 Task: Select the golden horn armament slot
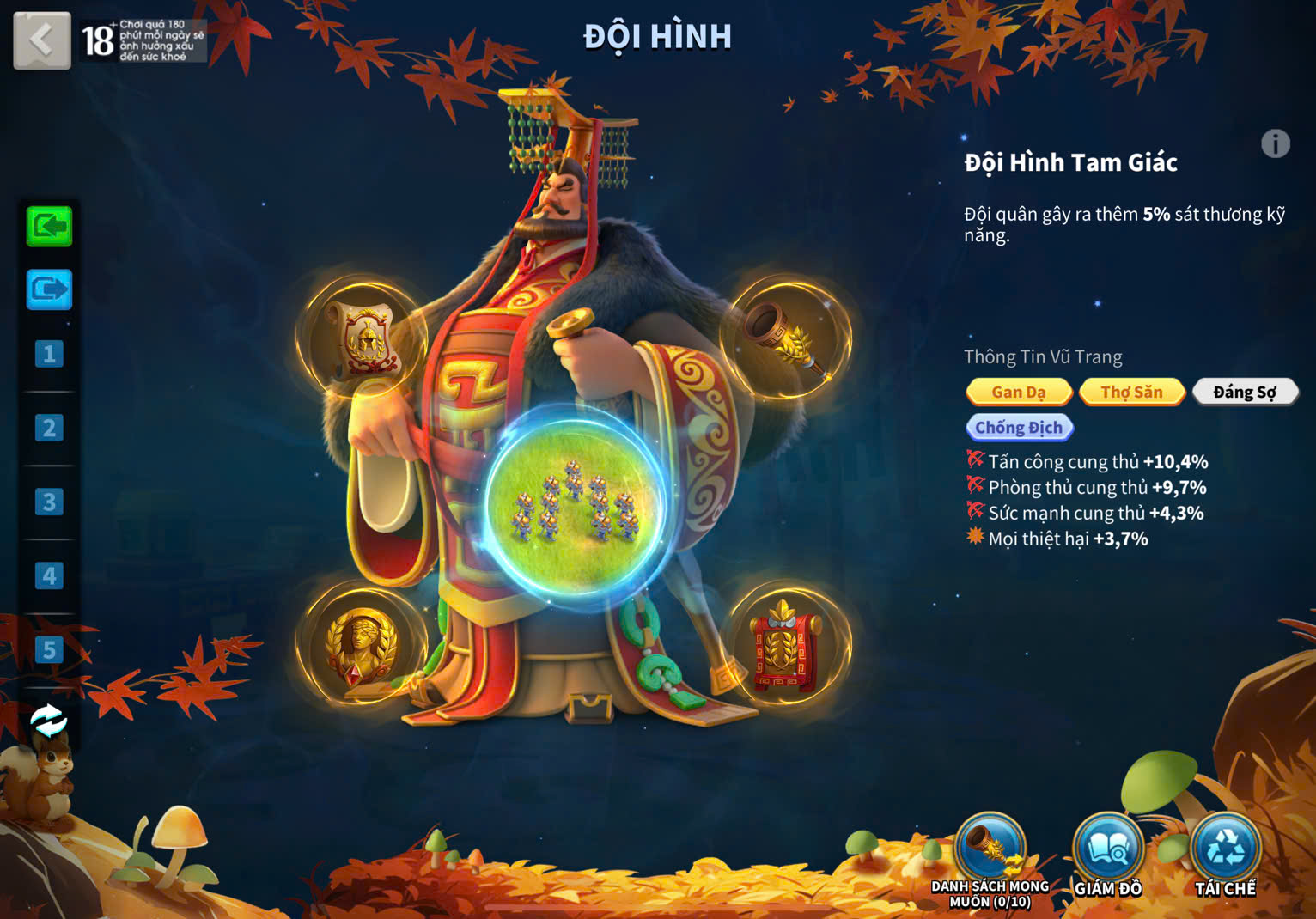coord(787,337)
